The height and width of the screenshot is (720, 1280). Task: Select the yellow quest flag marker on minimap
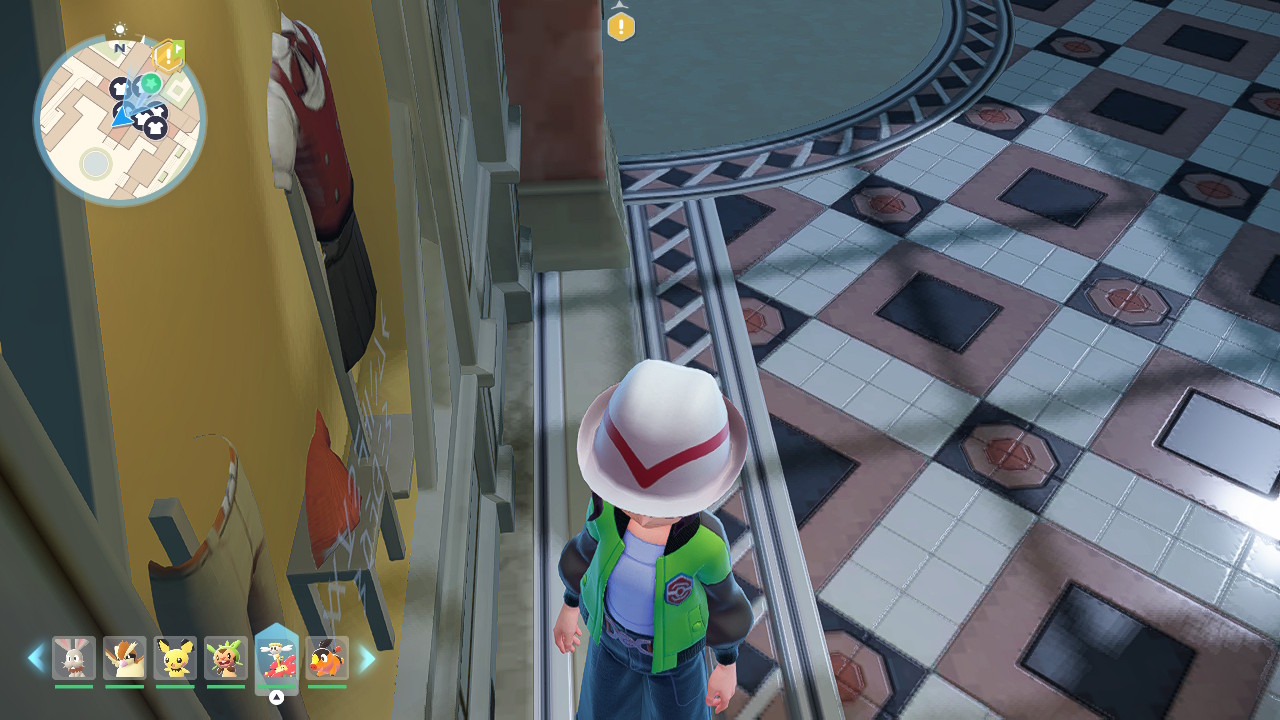pos(169,56)
